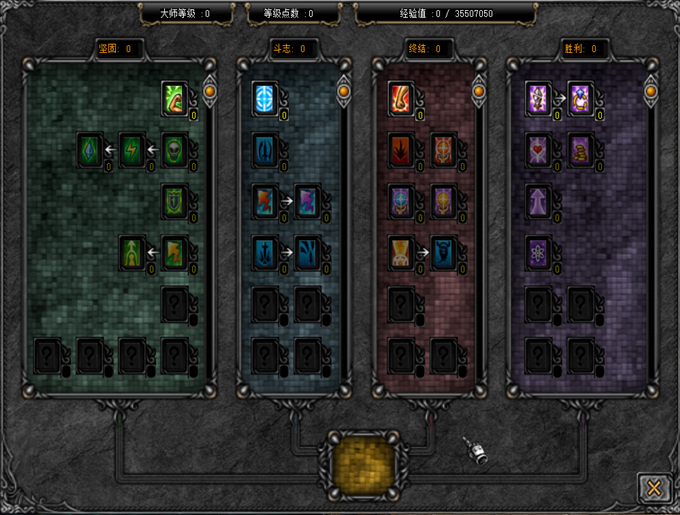Viewport: 680px width, 515px height.
Task: Select the blue trident skill icon
Action: [265, 150]
